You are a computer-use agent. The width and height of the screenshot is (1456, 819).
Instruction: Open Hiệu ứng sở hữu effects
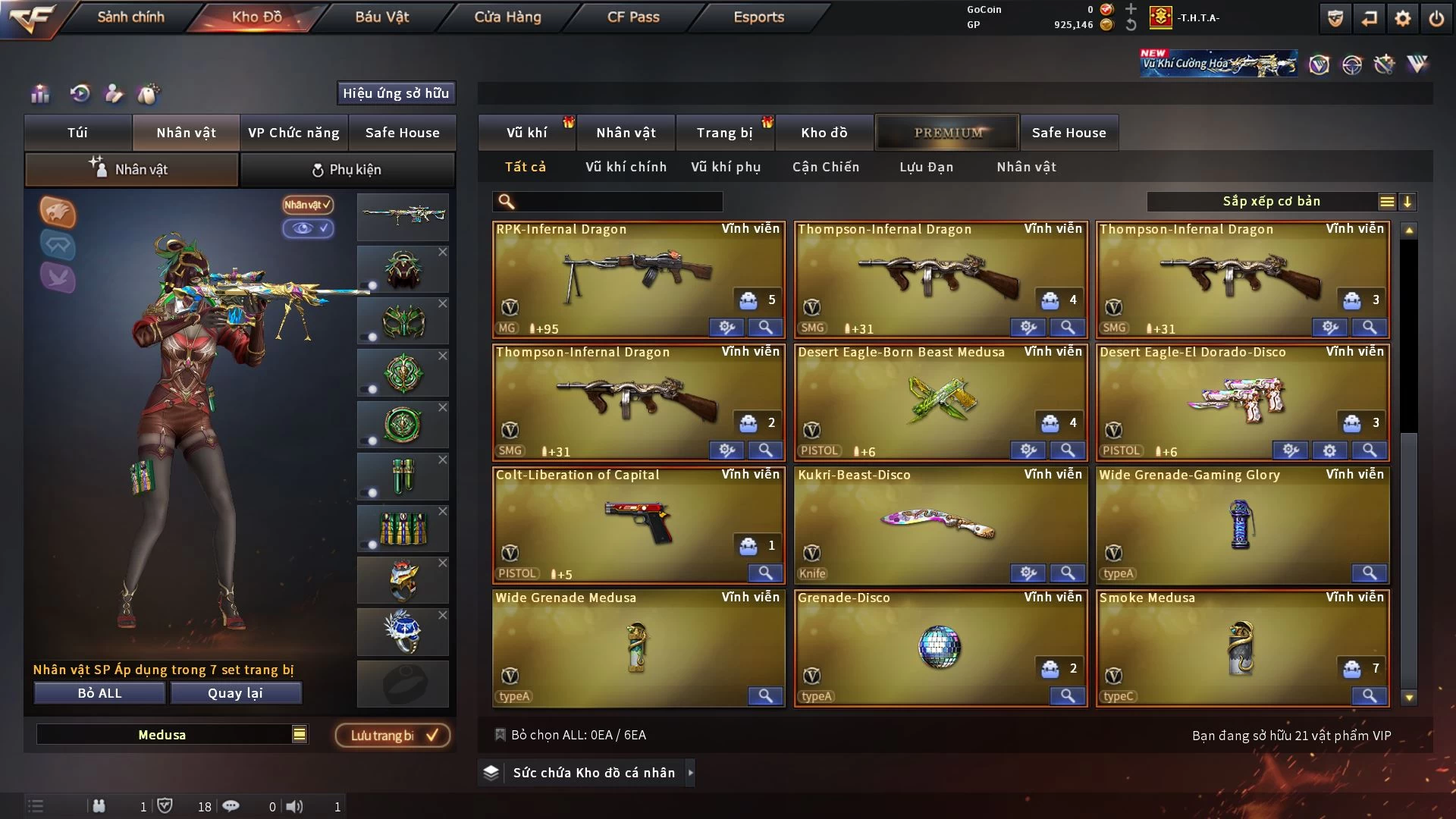tap(396, 93)
